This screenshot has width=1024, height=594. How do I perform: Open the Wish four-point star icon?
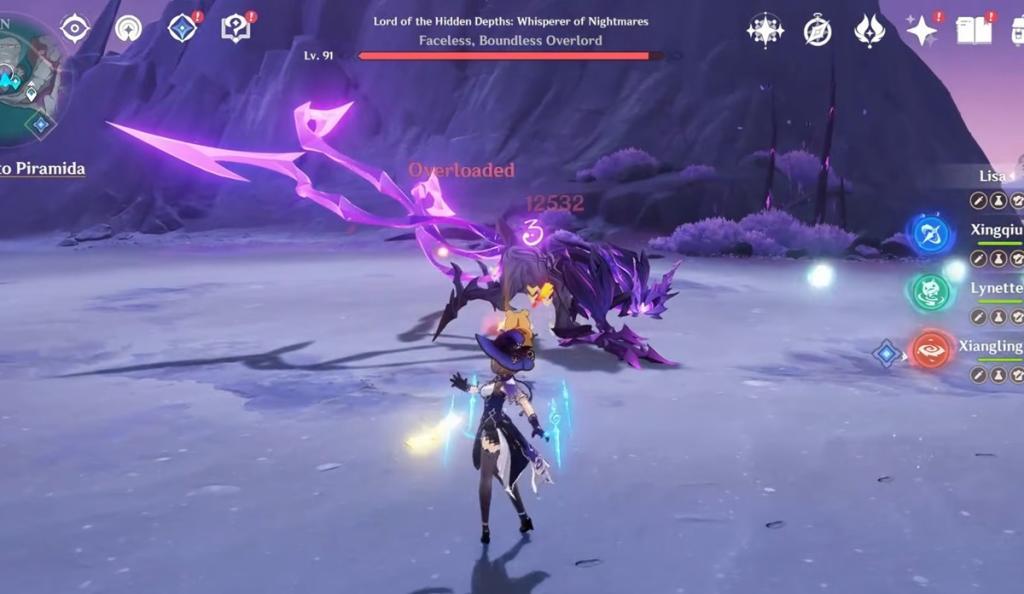765,30
